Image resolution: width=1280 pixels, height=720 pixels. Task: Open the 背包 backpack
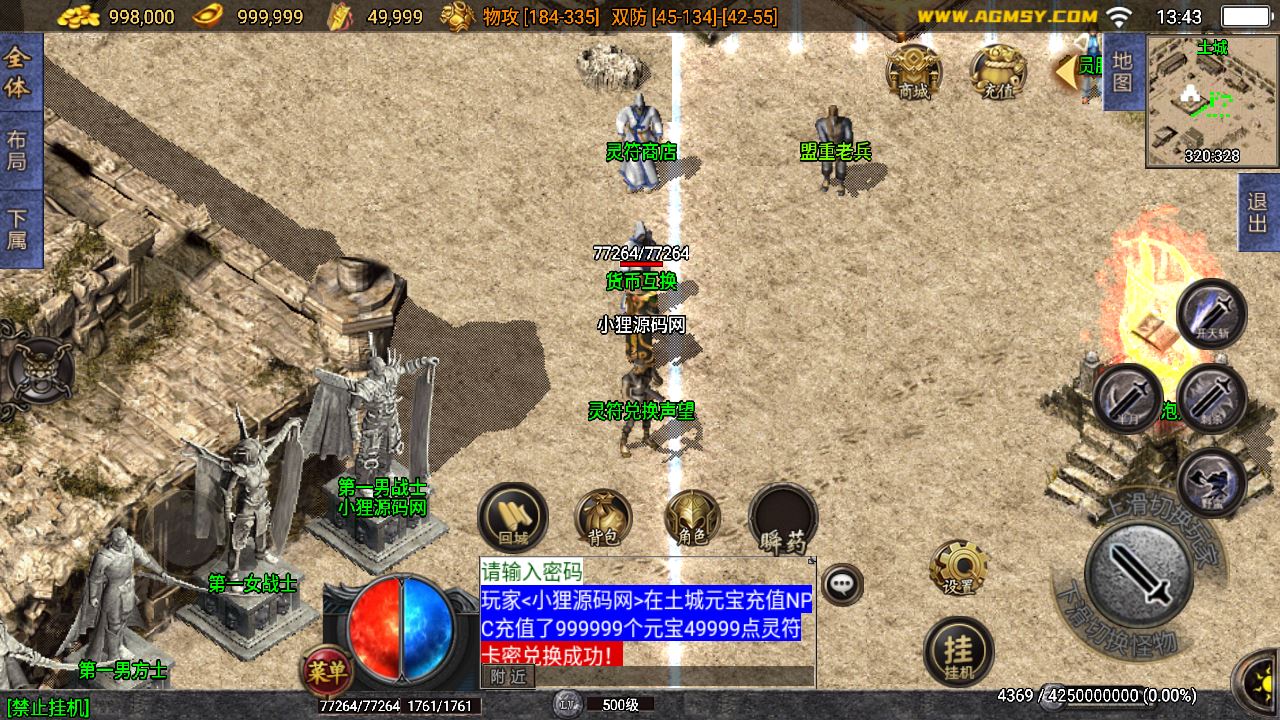[603, 517]
